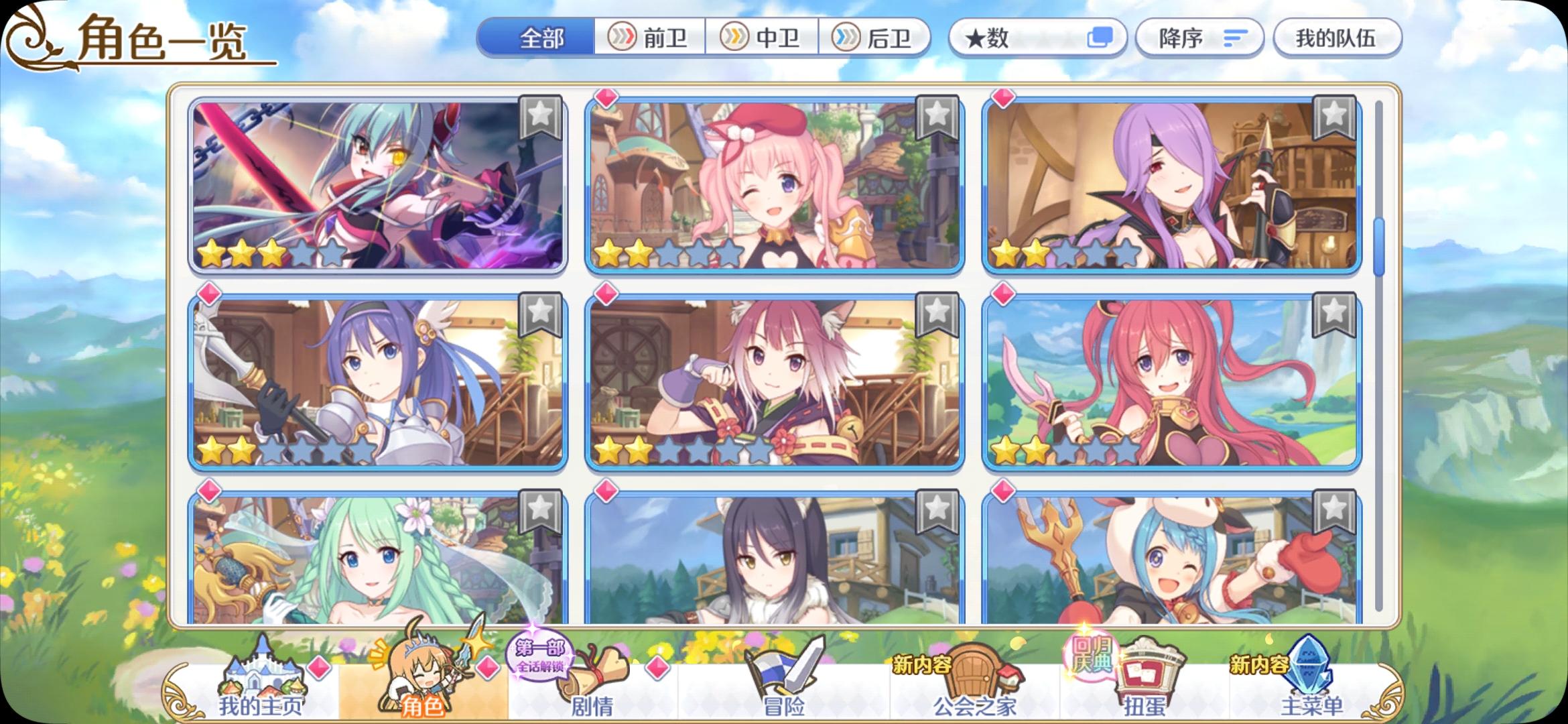Mark the archer character as favorite

(541, 119)
